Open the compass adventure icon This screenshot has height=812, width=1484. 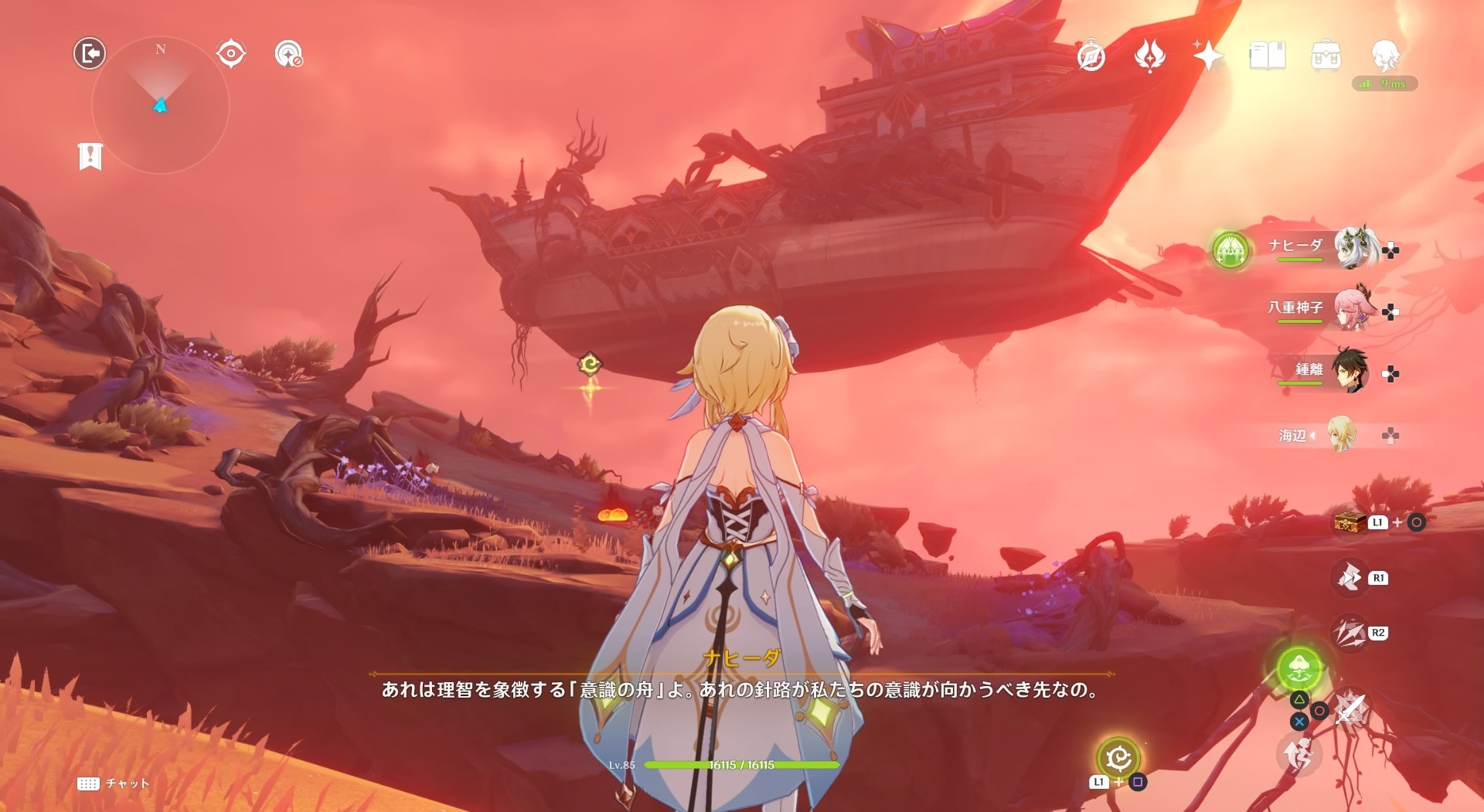pyautogui.click(x=1091, y=56)
